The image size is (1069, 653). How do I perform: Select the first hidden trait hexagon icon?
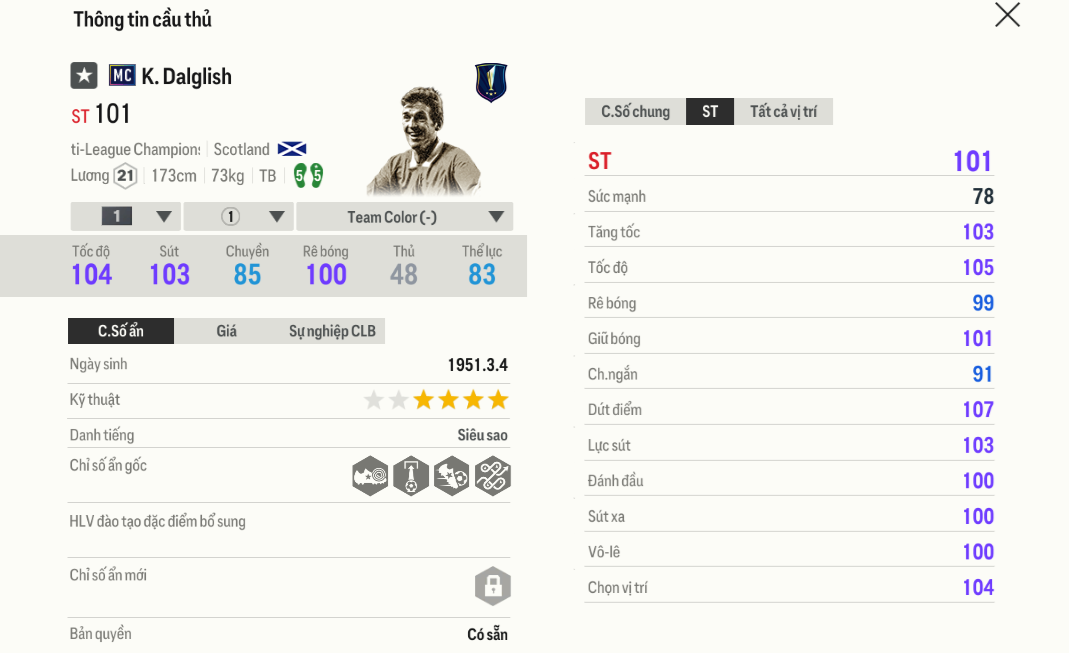pyautogui.click(x=370, y=476)
